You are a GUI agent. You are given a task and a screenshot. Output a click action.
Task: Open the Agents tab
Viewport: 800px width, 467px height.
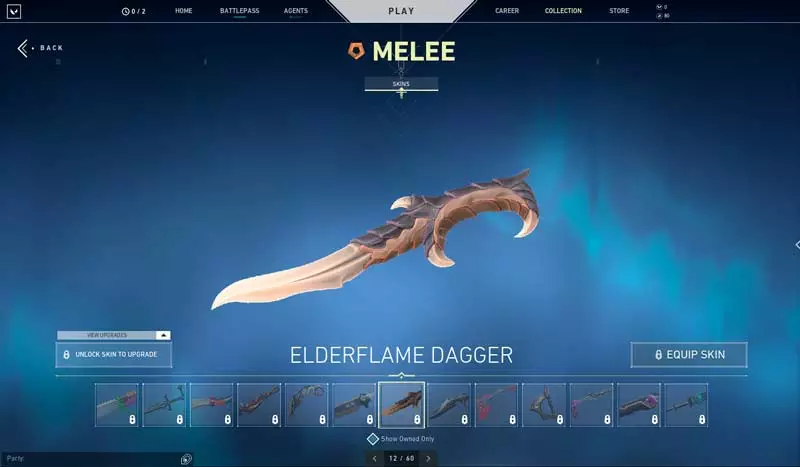click(295, 11)
